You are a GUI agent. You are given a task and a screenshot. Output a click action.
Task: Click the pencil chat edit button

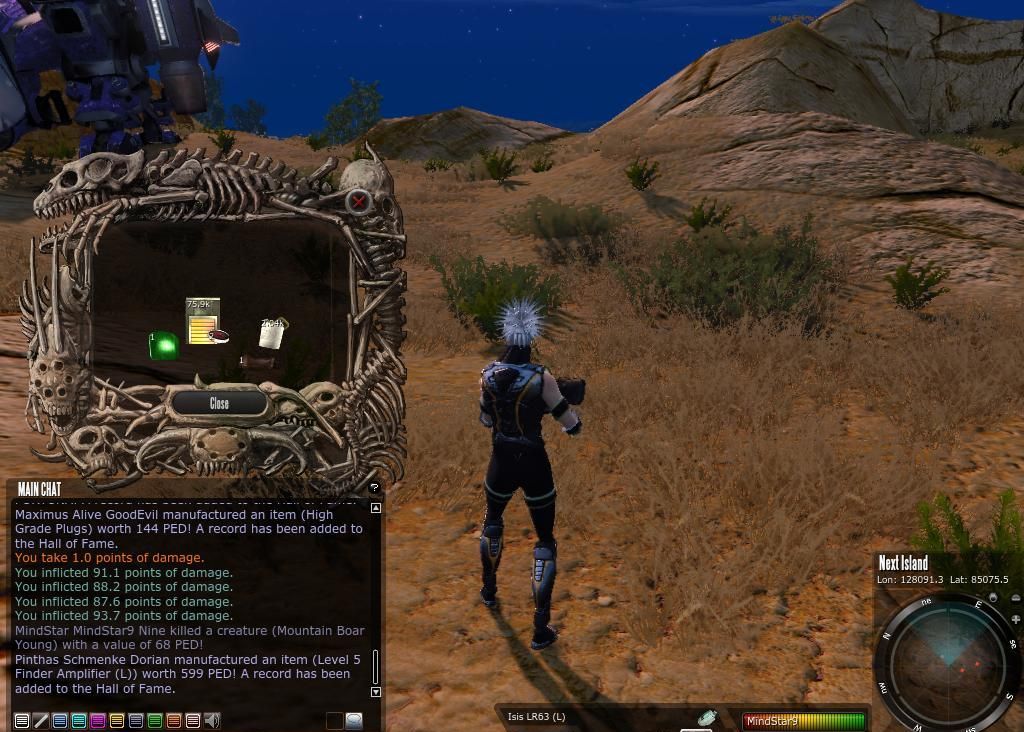[41, 720]
